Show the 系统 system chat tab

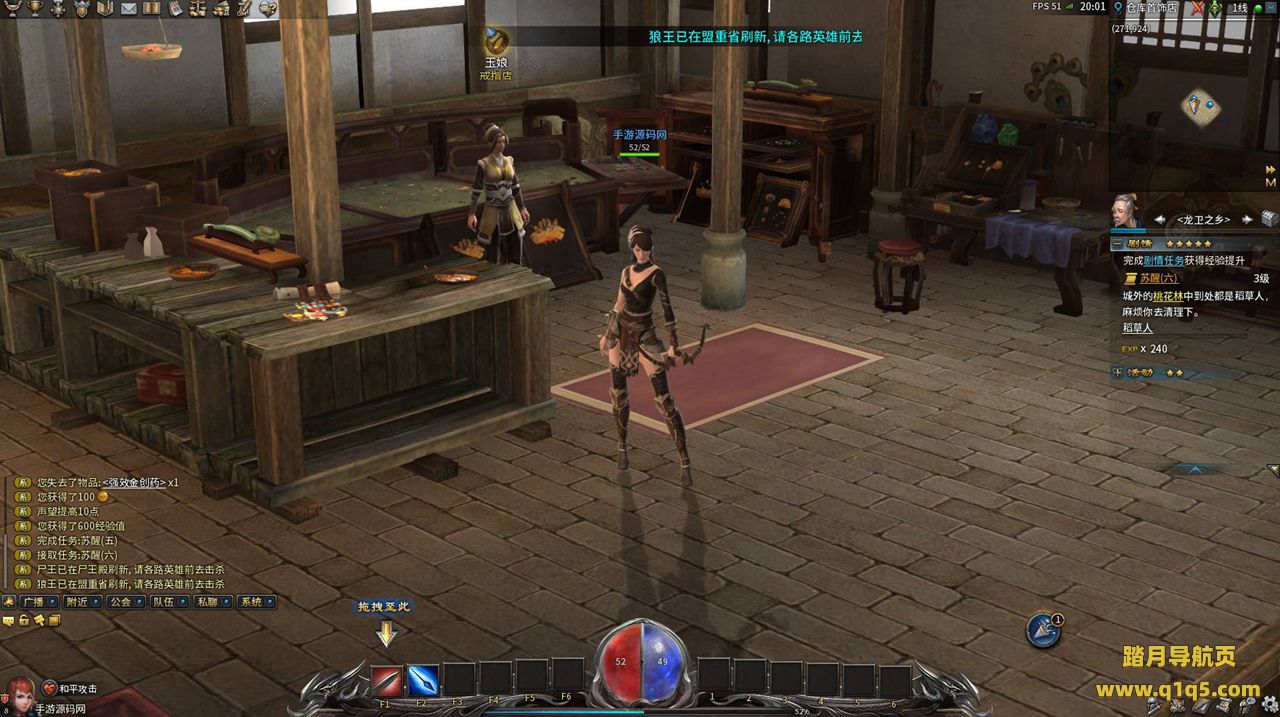(x=252, y=602)
